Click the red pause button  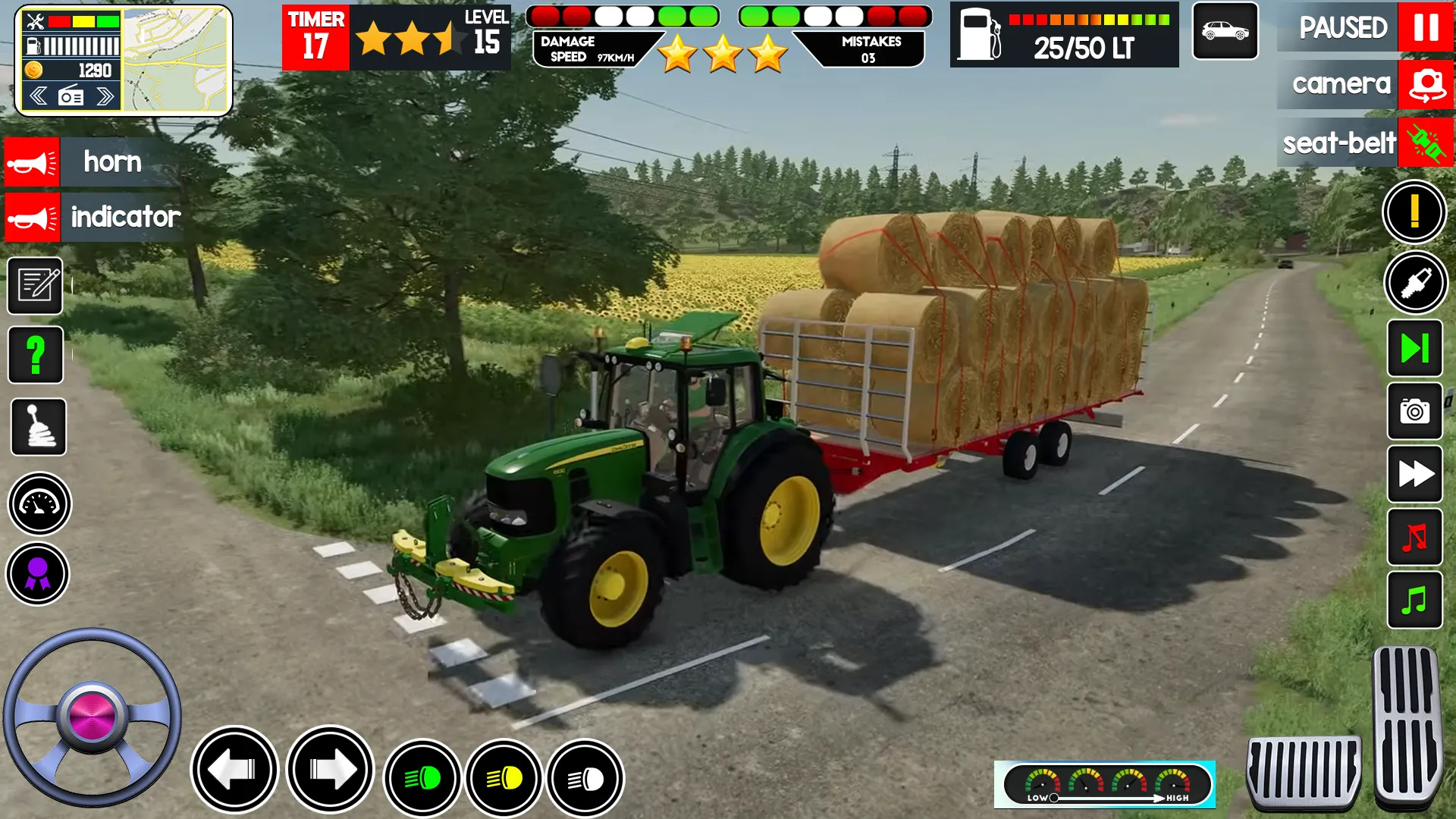(1425, 27)
